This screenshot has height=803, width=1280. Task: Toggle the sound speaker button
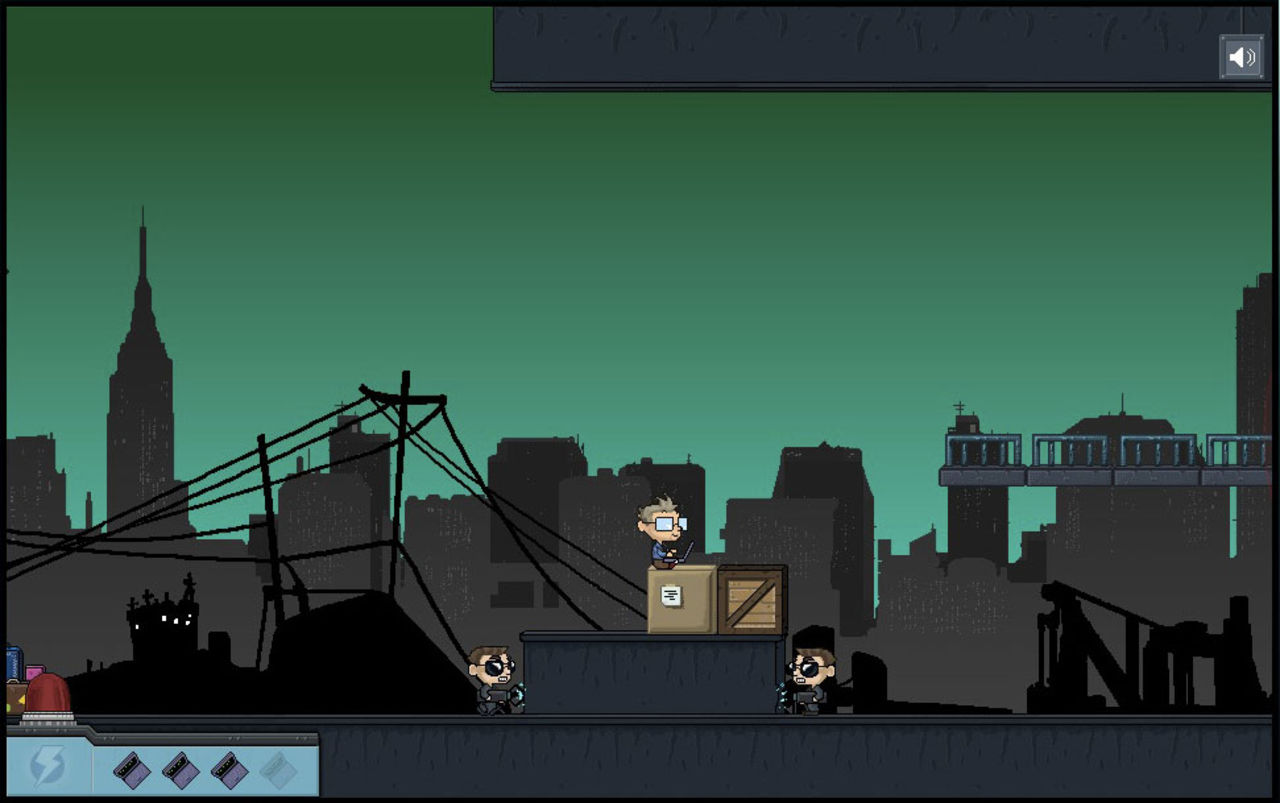click(x=1241, y=57)
